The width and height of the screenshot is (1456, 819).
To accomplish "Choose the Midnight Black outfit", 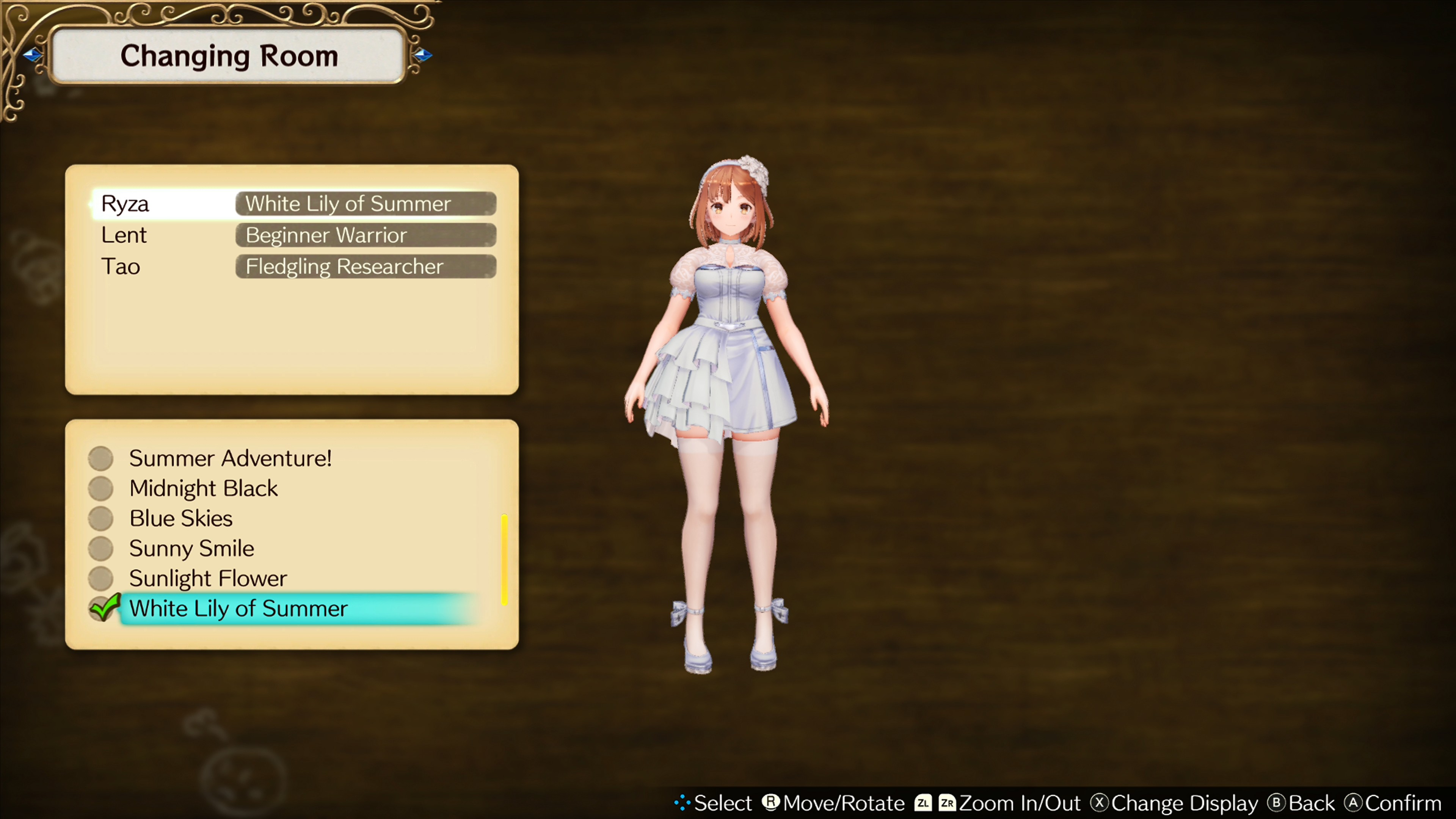I will click(204, 488).
